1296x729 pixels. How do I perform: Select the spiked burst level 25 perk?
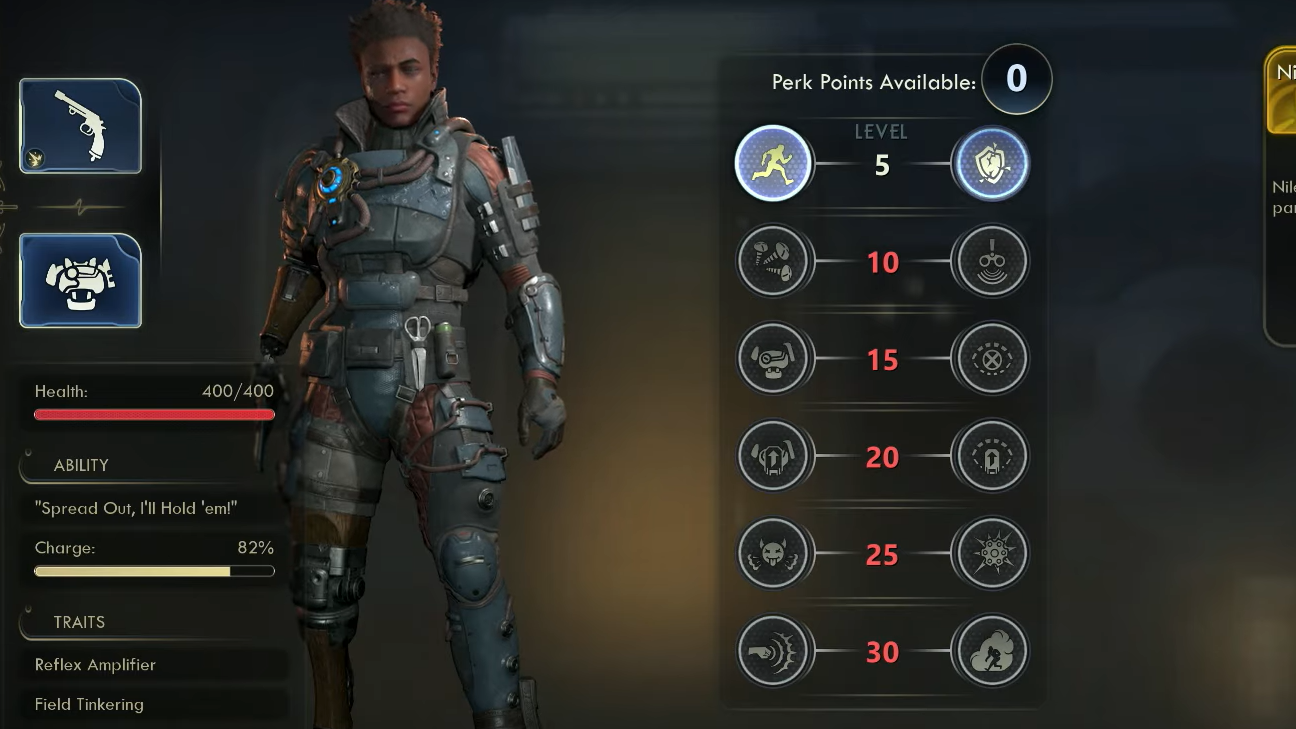click(990, 553)
